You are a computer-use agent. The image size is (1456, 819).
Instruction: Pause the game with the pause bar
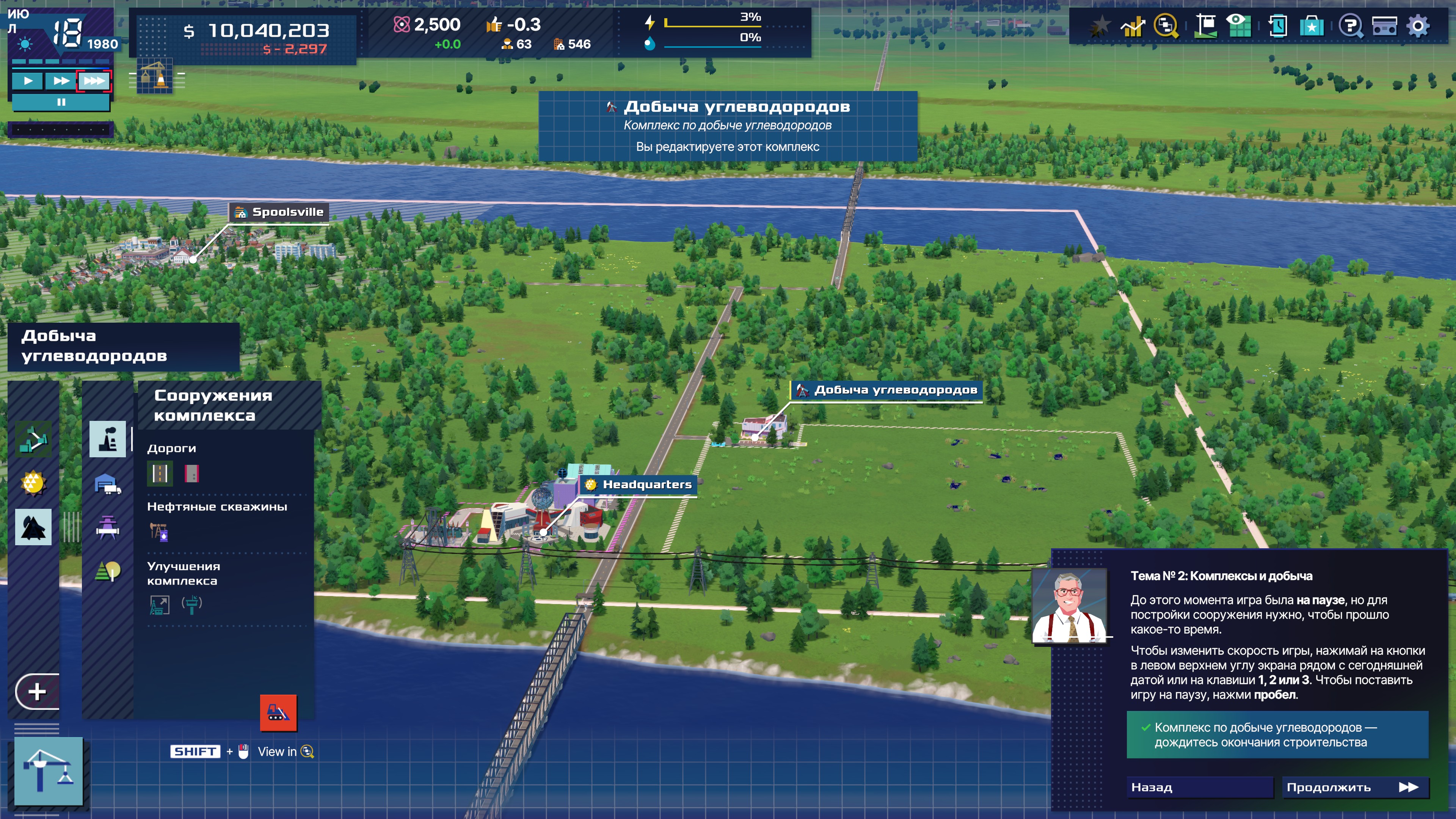(61, 102)
